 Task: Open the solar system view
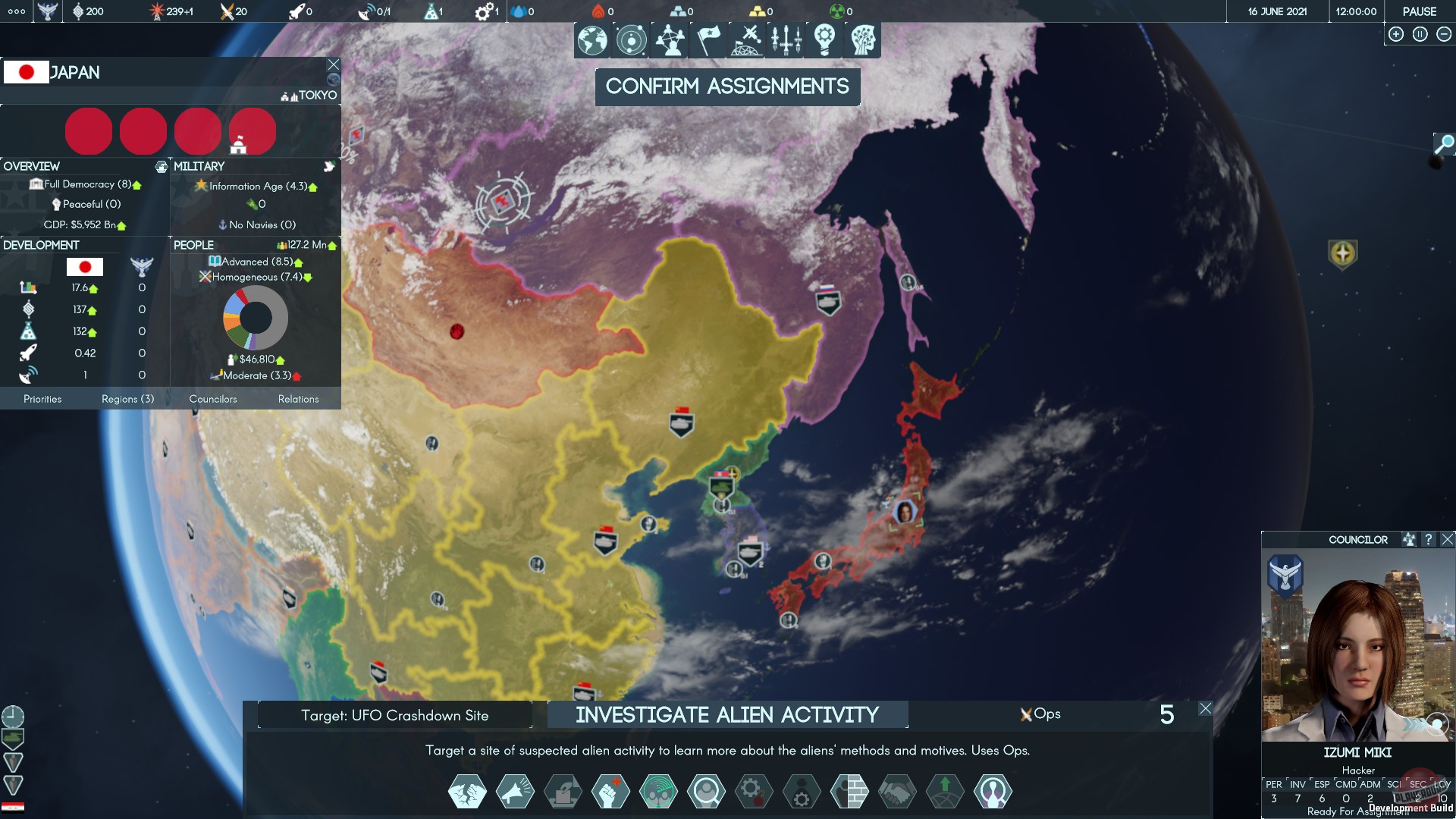pos(630,40)
